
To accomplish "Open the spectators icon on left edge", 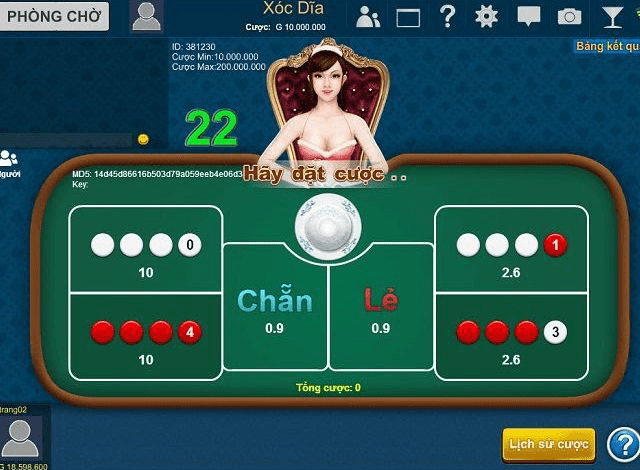I will [10, 160].
